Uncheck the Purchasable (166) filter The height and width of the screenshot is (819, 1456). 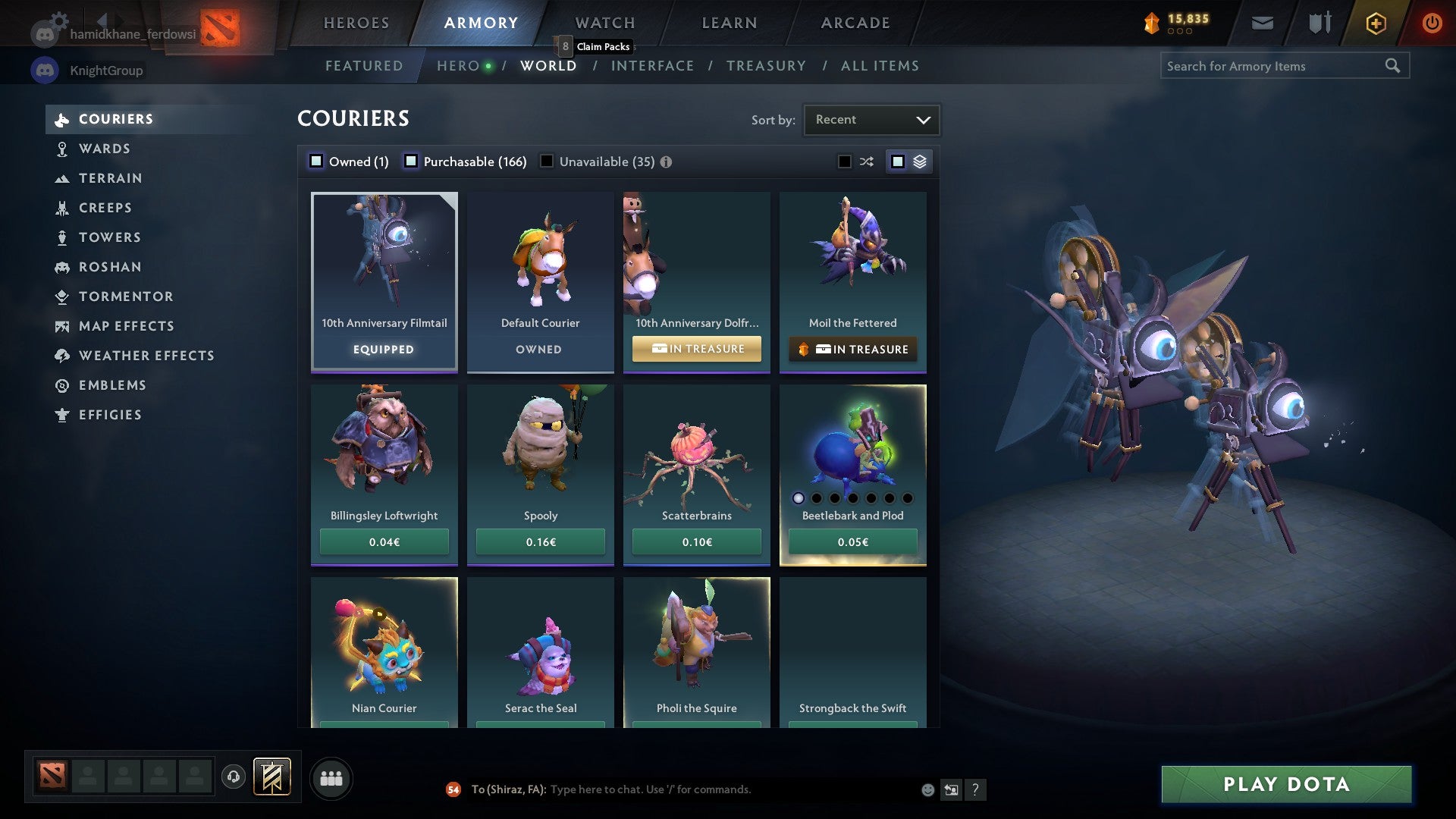tap(412, 161)
